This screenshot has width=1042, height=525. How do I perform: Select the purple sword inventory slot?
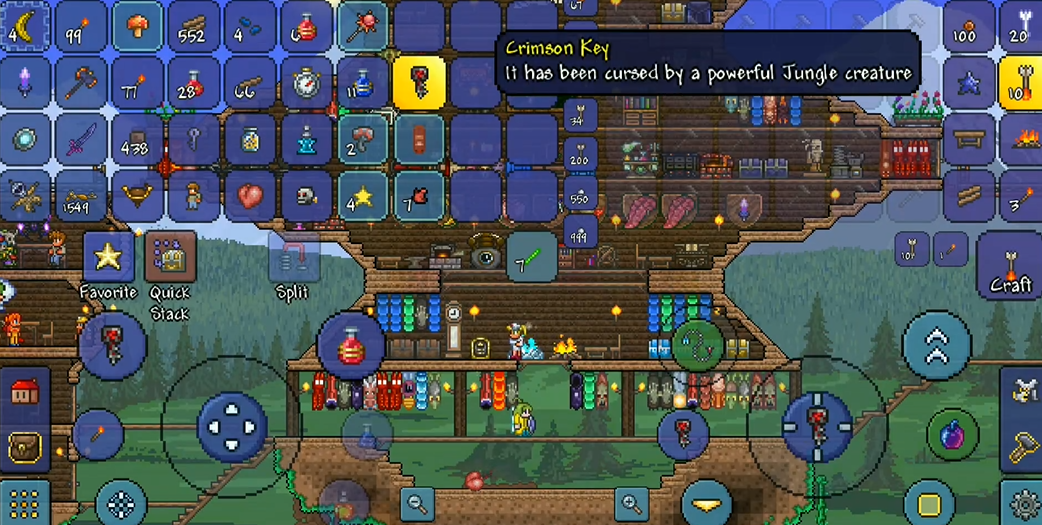point(81,140)
